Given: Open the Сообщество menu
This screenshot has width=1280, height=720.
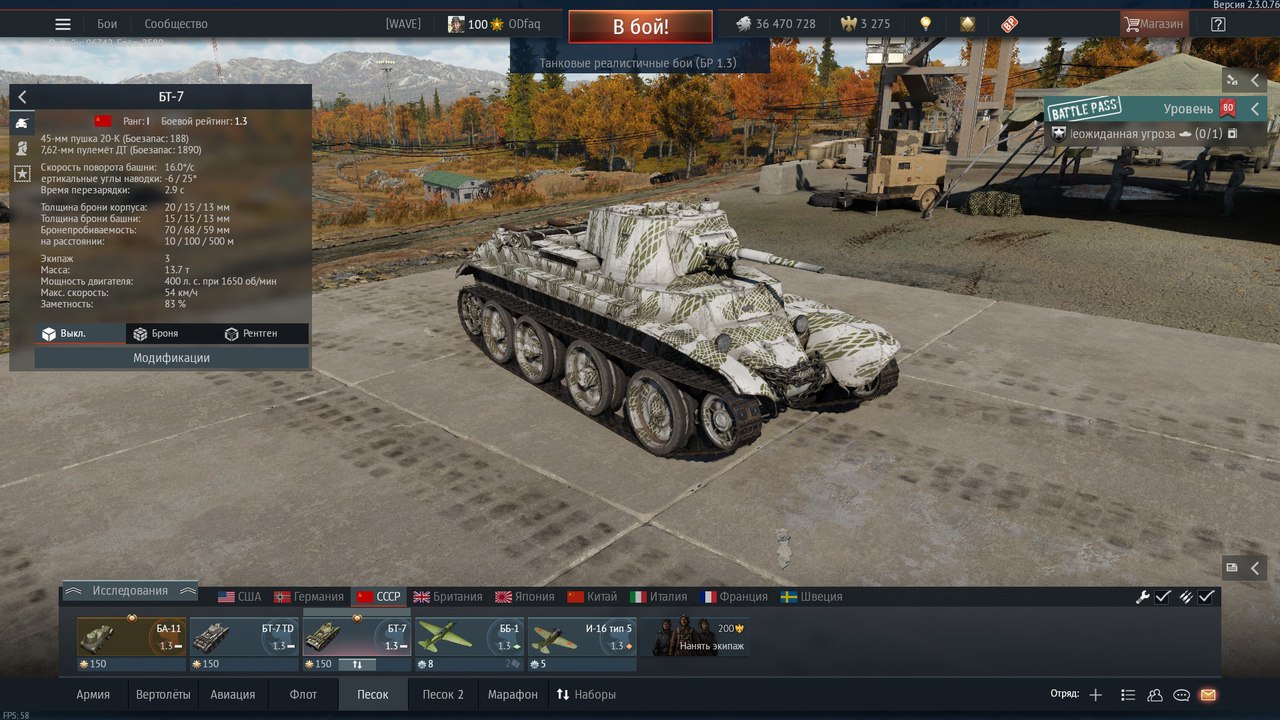Looking at the screenshot, I should point(176,24).
